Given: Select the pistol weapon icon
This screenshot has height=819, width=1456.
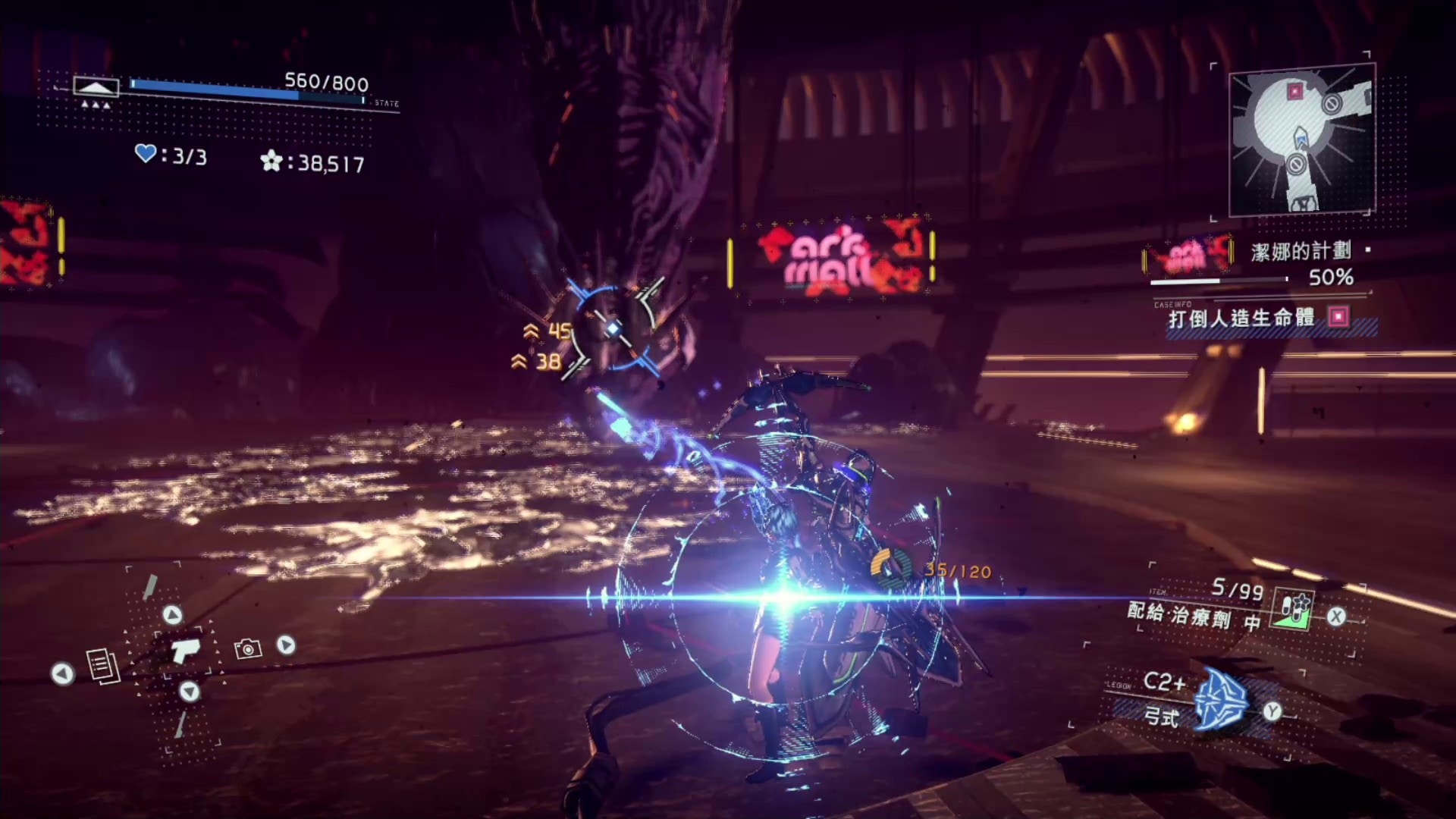Looking at the screenshot, I should [x=184, y=650].
